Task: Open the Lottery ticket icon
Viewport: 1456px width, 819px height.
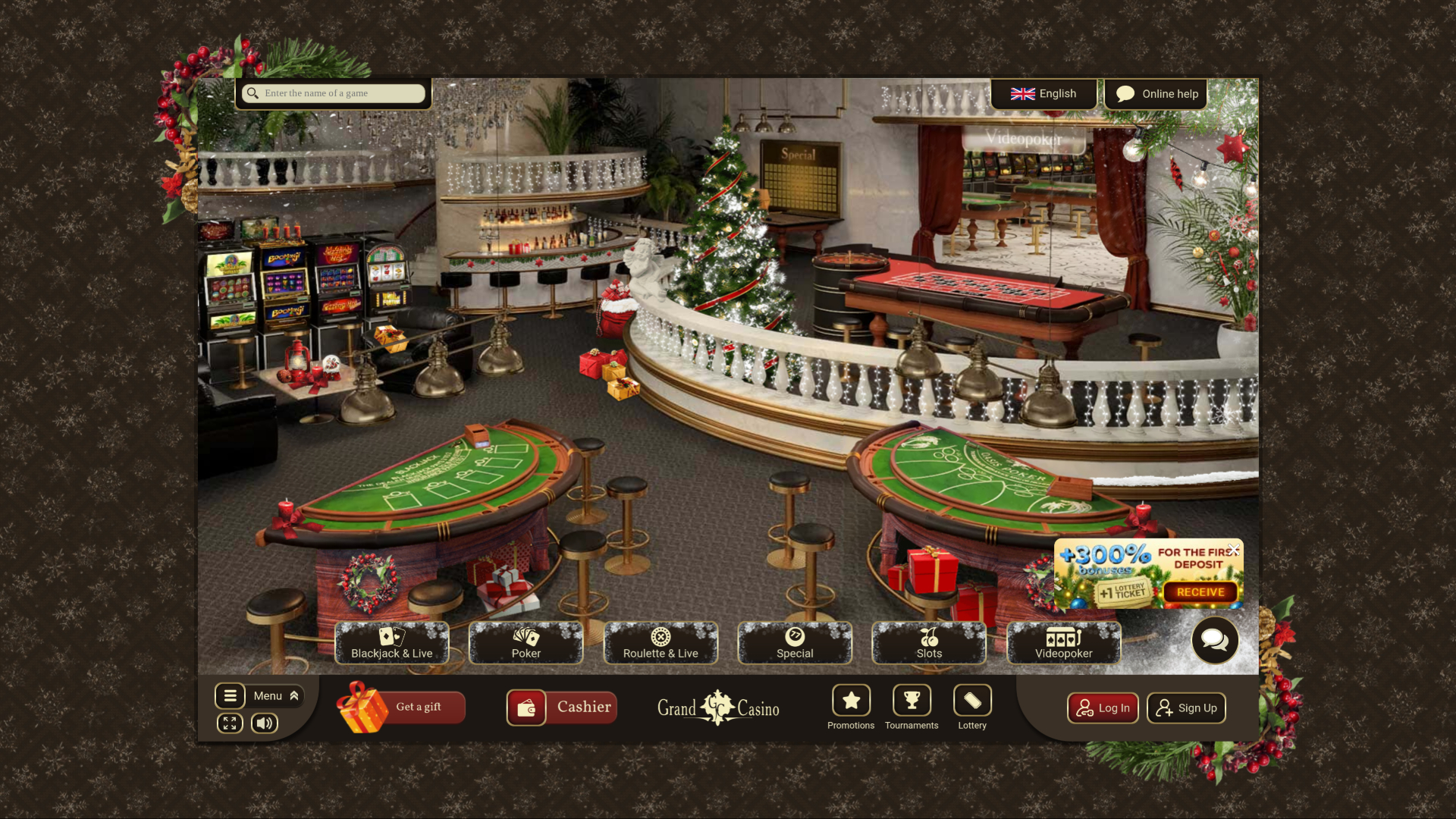Action: [972, 700]
